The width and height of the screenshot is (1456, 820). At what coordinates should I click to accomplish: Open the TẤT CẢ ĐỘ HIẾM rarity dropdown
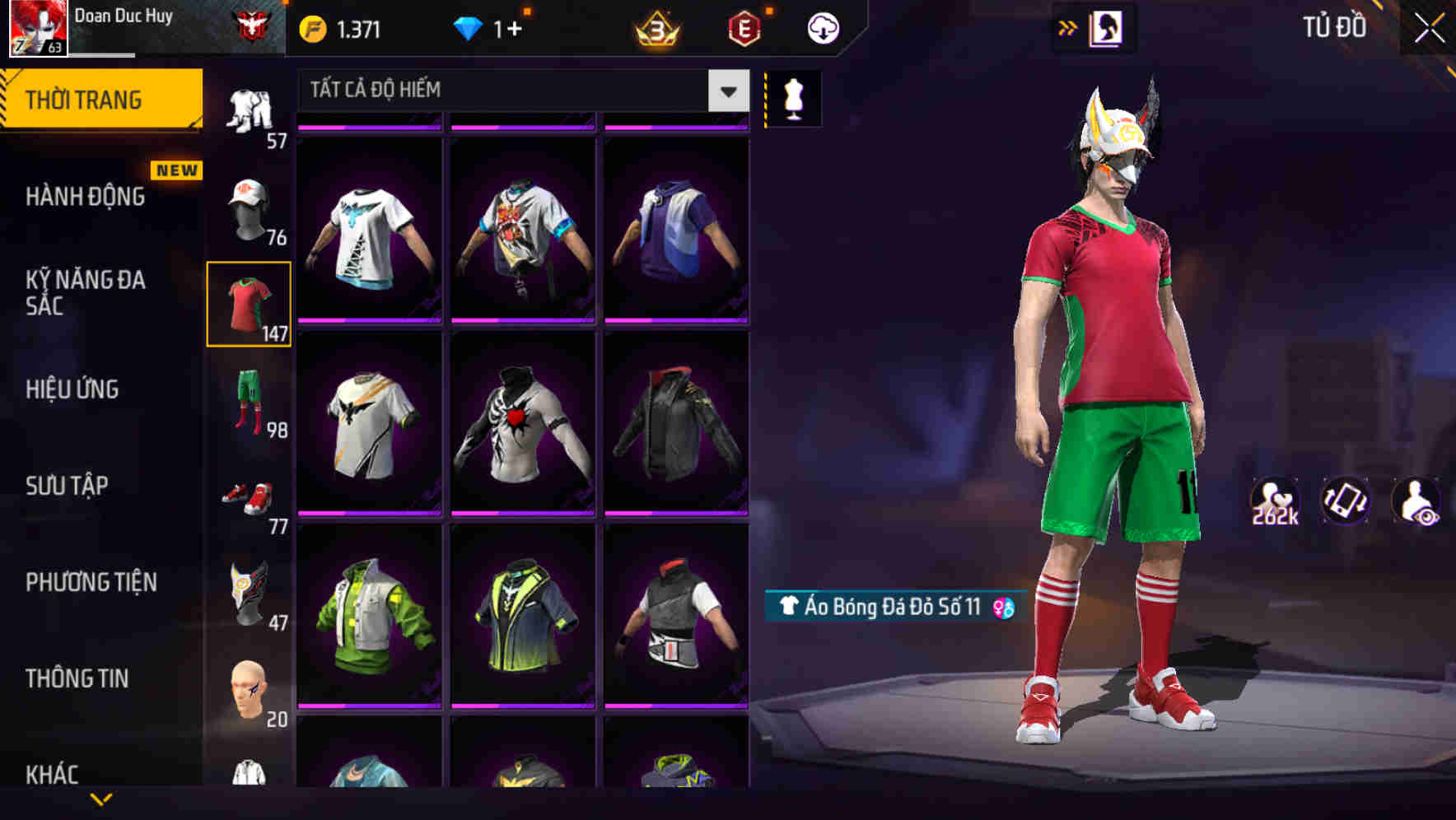coord(511,91)
